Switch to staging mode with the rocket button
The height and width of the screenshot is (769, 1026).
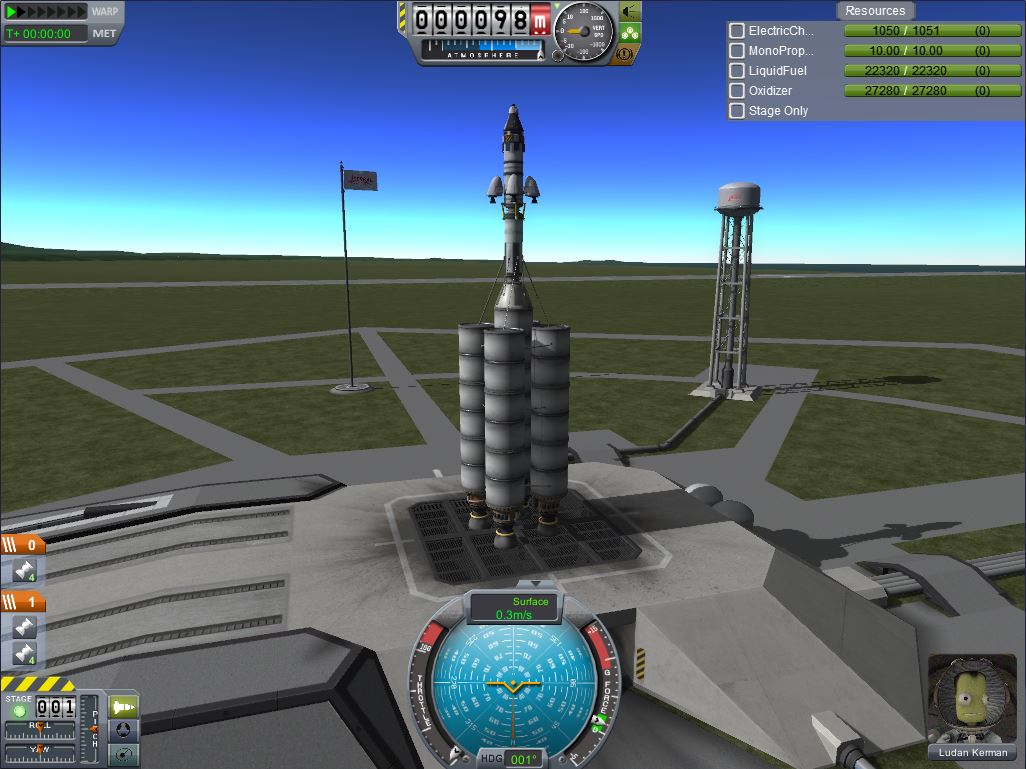point(123,707)
